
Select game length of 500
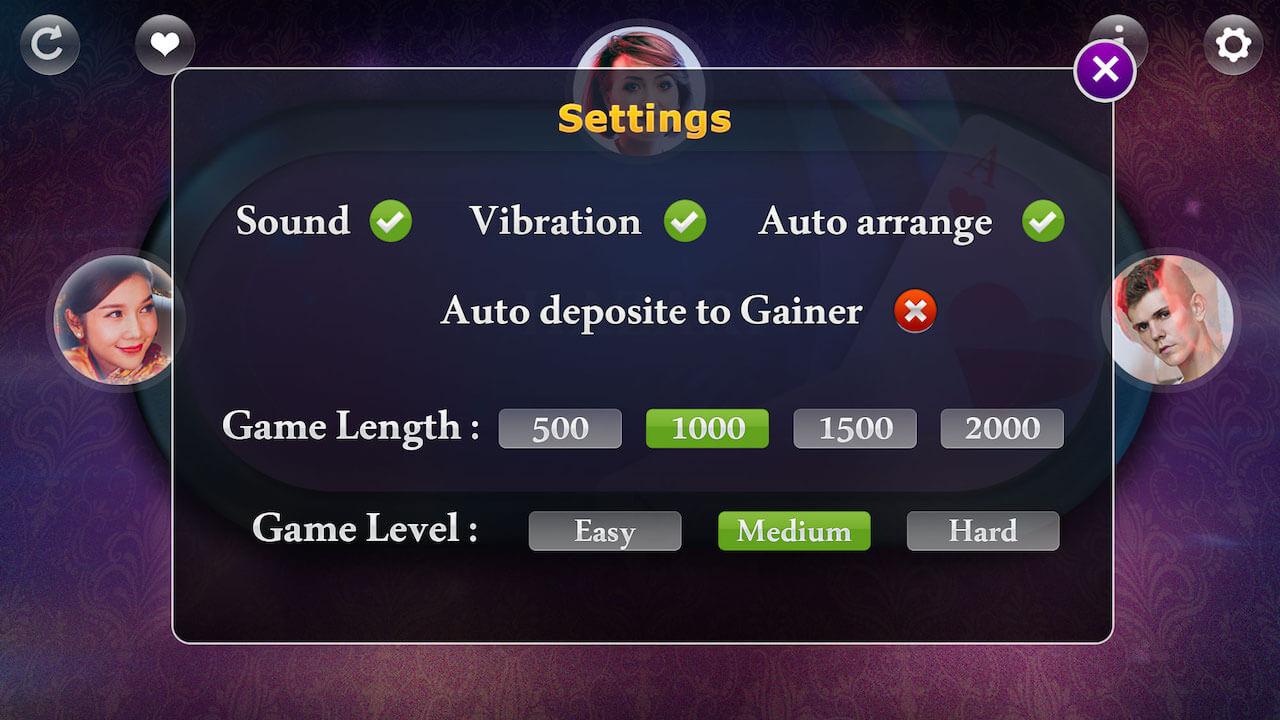coord(560,428)
